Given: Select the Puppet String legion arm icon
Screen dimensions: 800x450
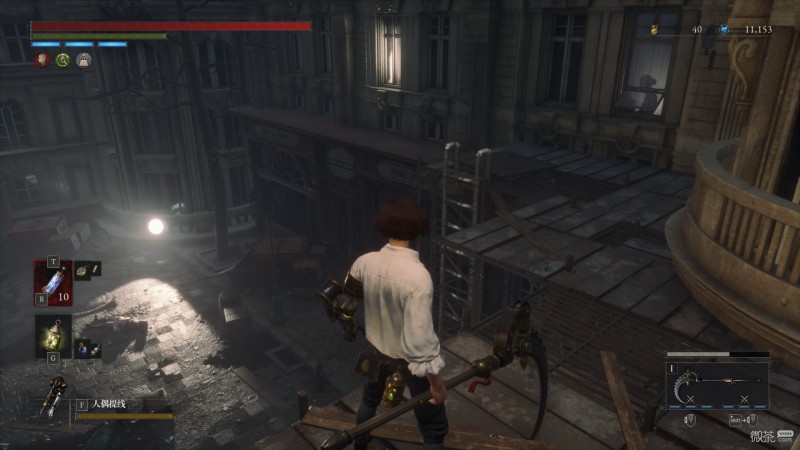Looking at the screenshot, I should 52,399.
